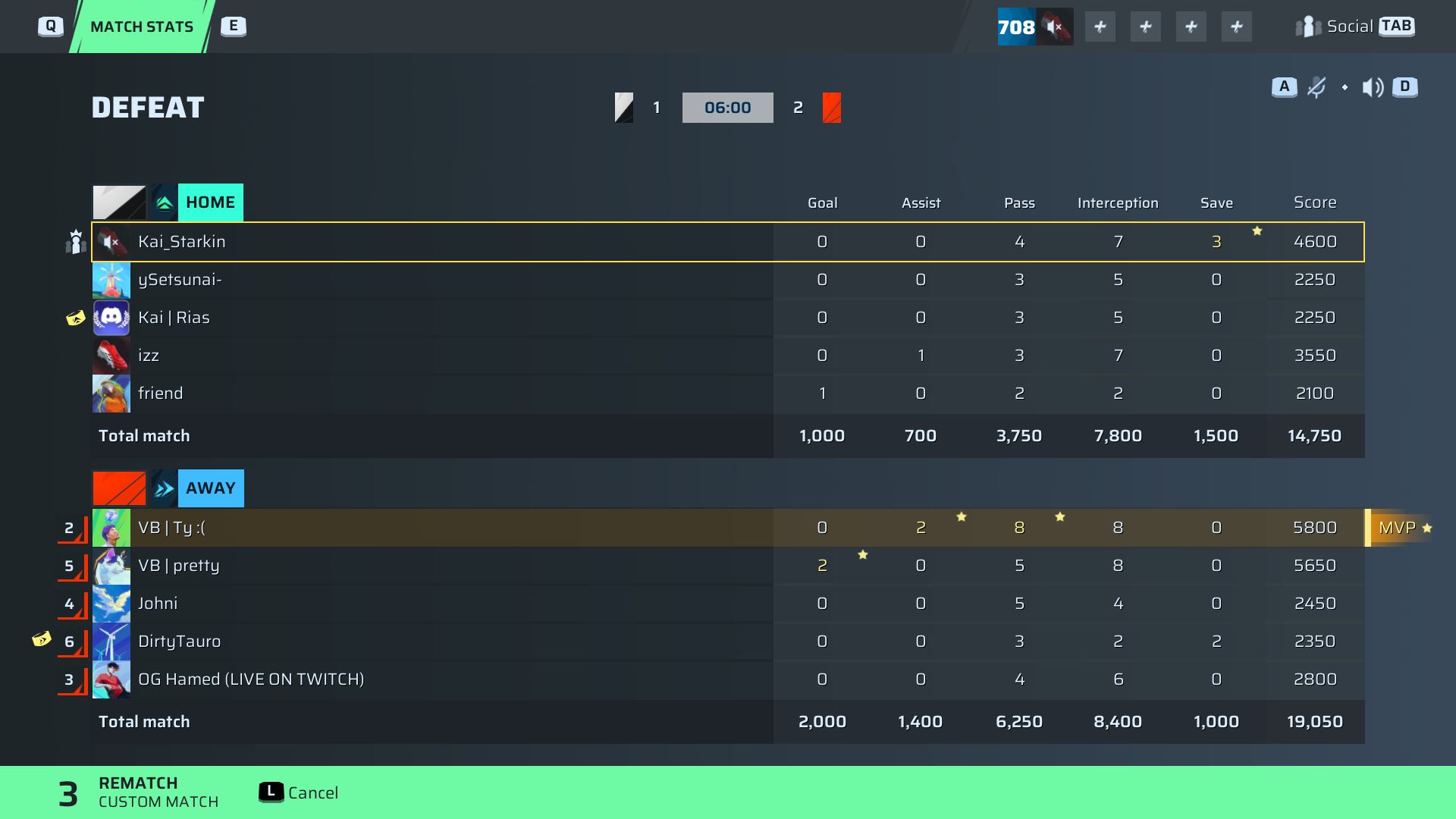Click the yellow badge icon next to Kai | Rias
Viewport: 1456px width, 819px height.
point(75,318)
